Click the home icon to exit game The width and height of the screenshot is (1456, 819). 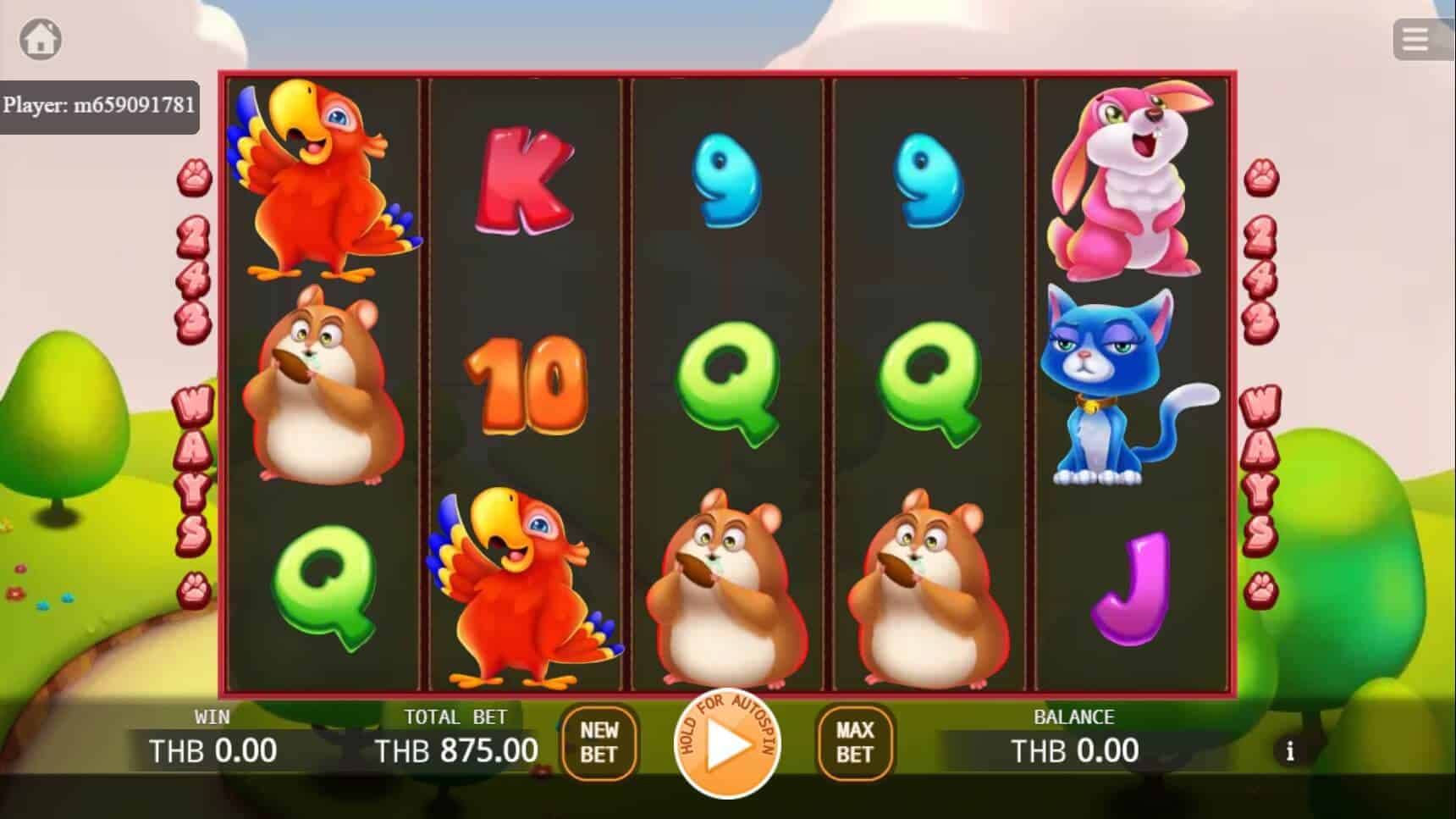[41, 39]
